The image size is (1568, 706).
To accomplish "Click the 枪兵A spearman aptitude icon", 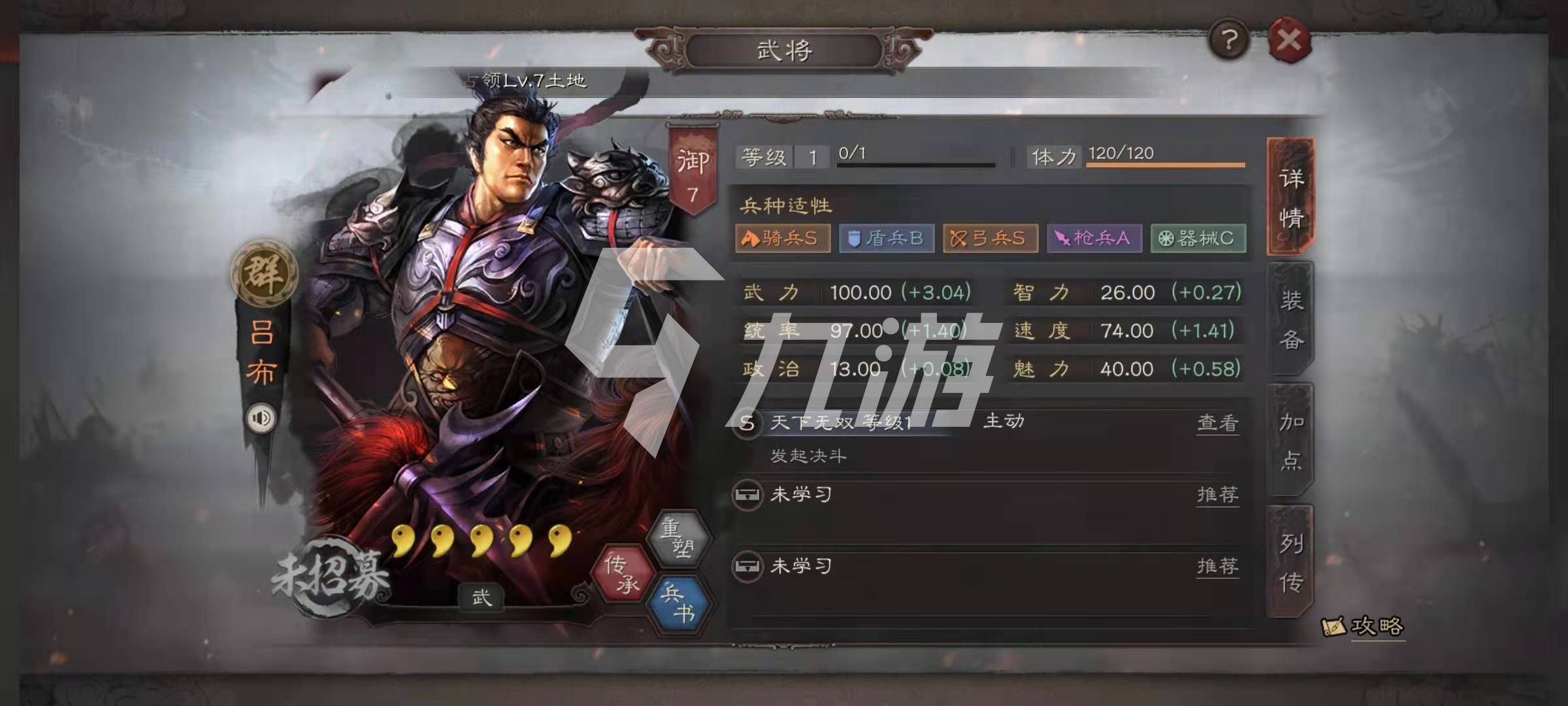I will coord(1094,239).
